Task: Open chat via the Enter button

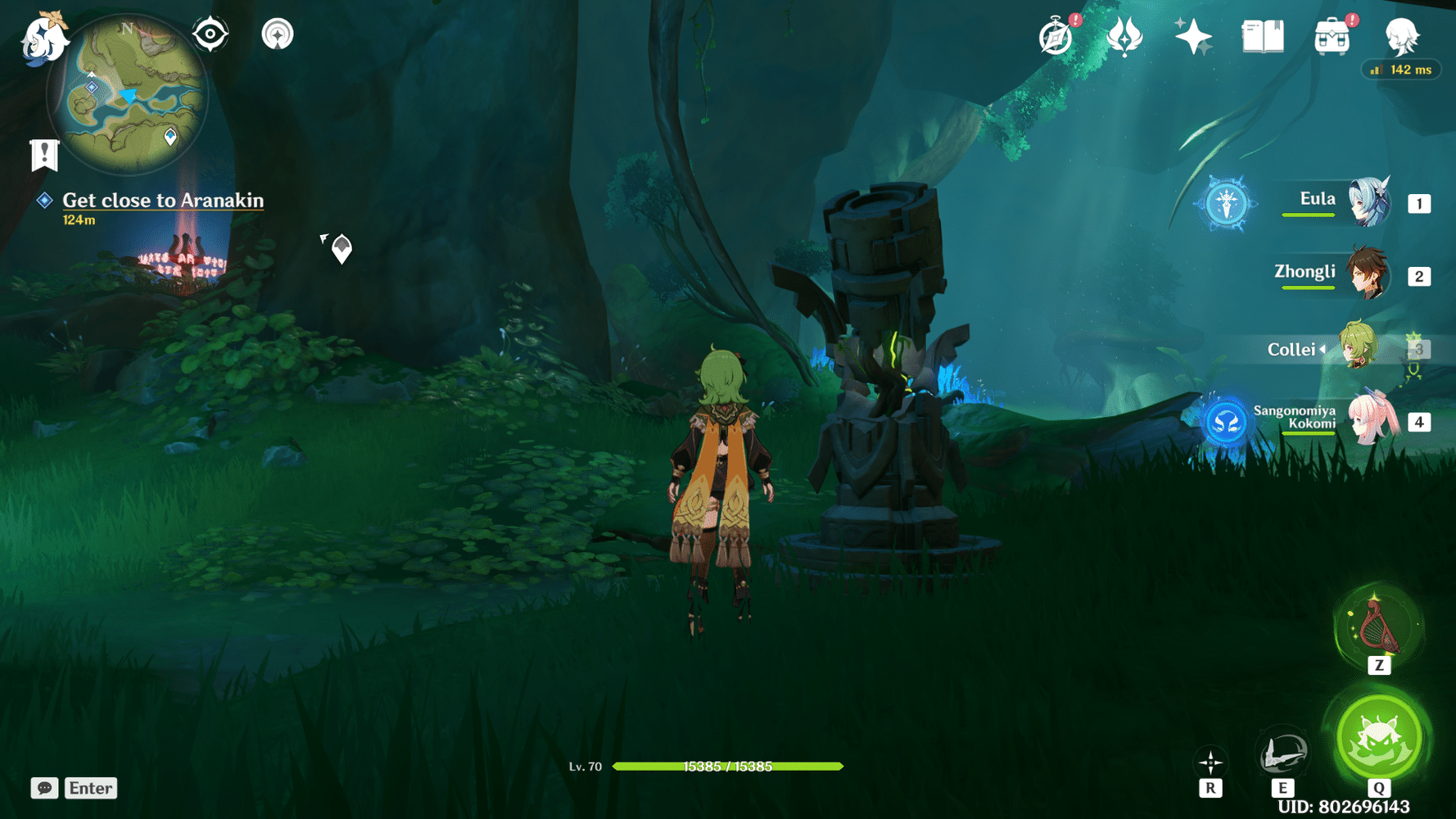Action: 90,788
